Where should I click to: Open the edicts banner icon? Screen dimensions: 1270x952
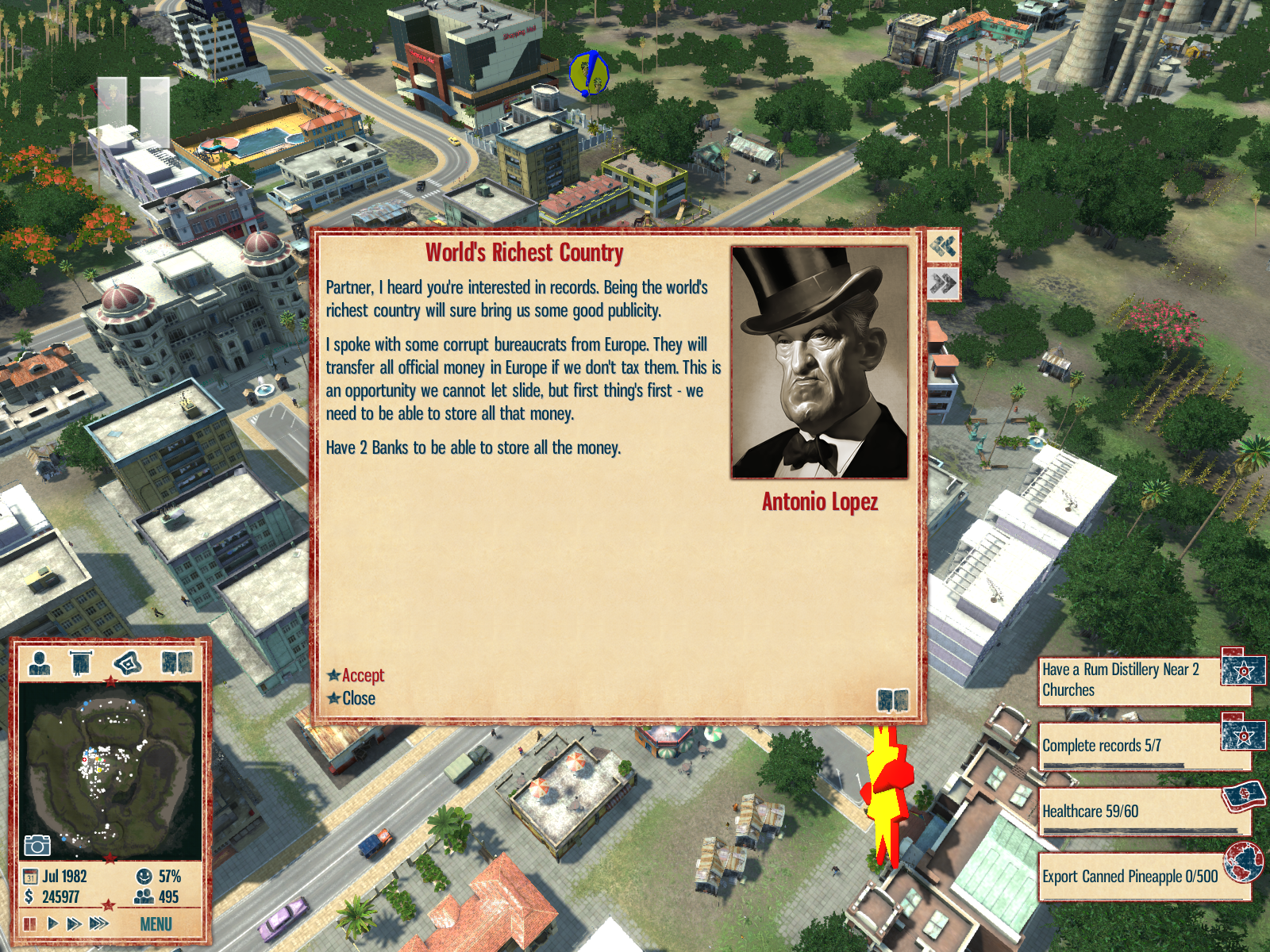(81, 662)
